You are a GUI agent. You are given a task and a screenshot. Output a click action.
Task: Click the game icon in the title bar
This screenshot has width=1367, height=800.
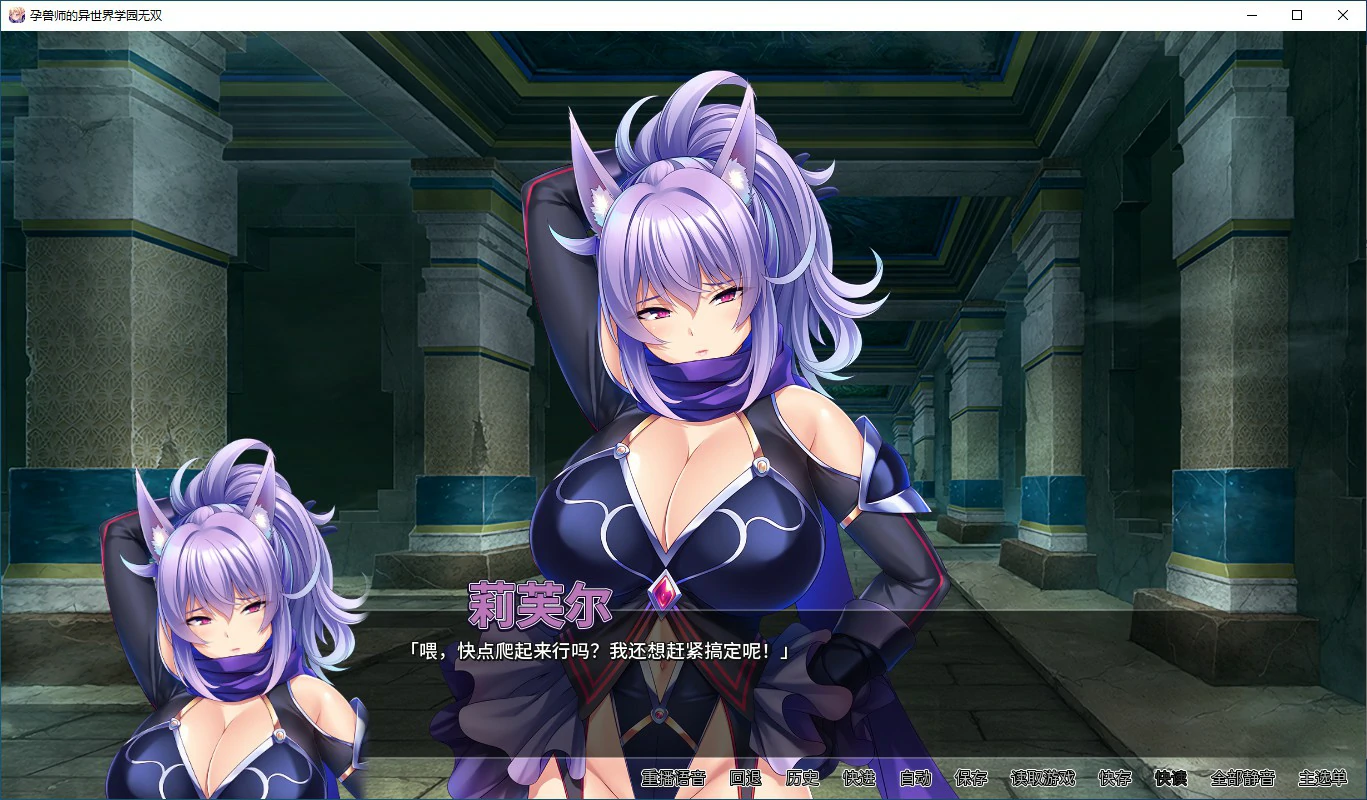tap(17, 15)
